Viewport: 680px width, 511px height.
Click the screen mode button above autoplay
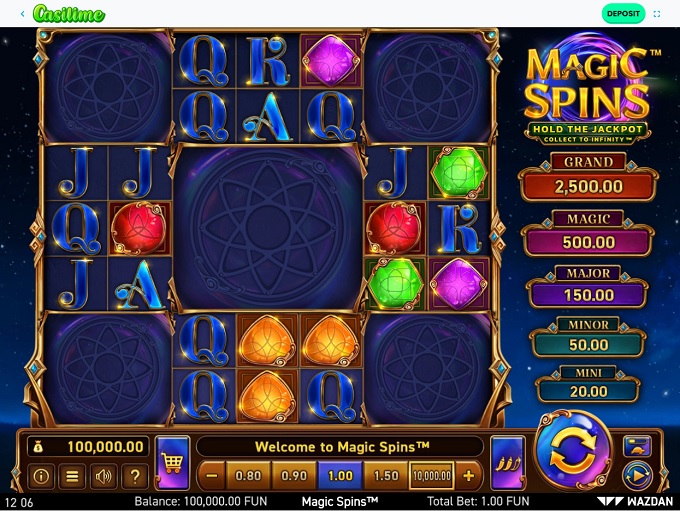point(637,446)
